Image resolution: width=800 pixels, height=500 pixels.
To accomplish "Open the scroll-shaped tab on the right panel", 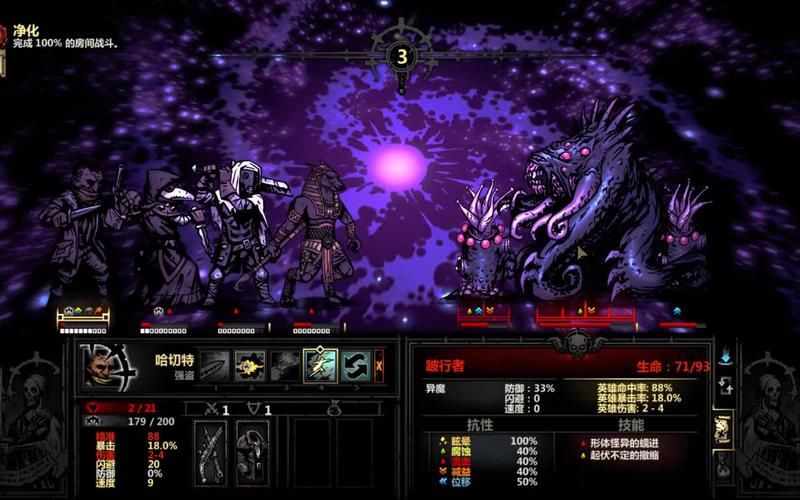I will [724, 427].
